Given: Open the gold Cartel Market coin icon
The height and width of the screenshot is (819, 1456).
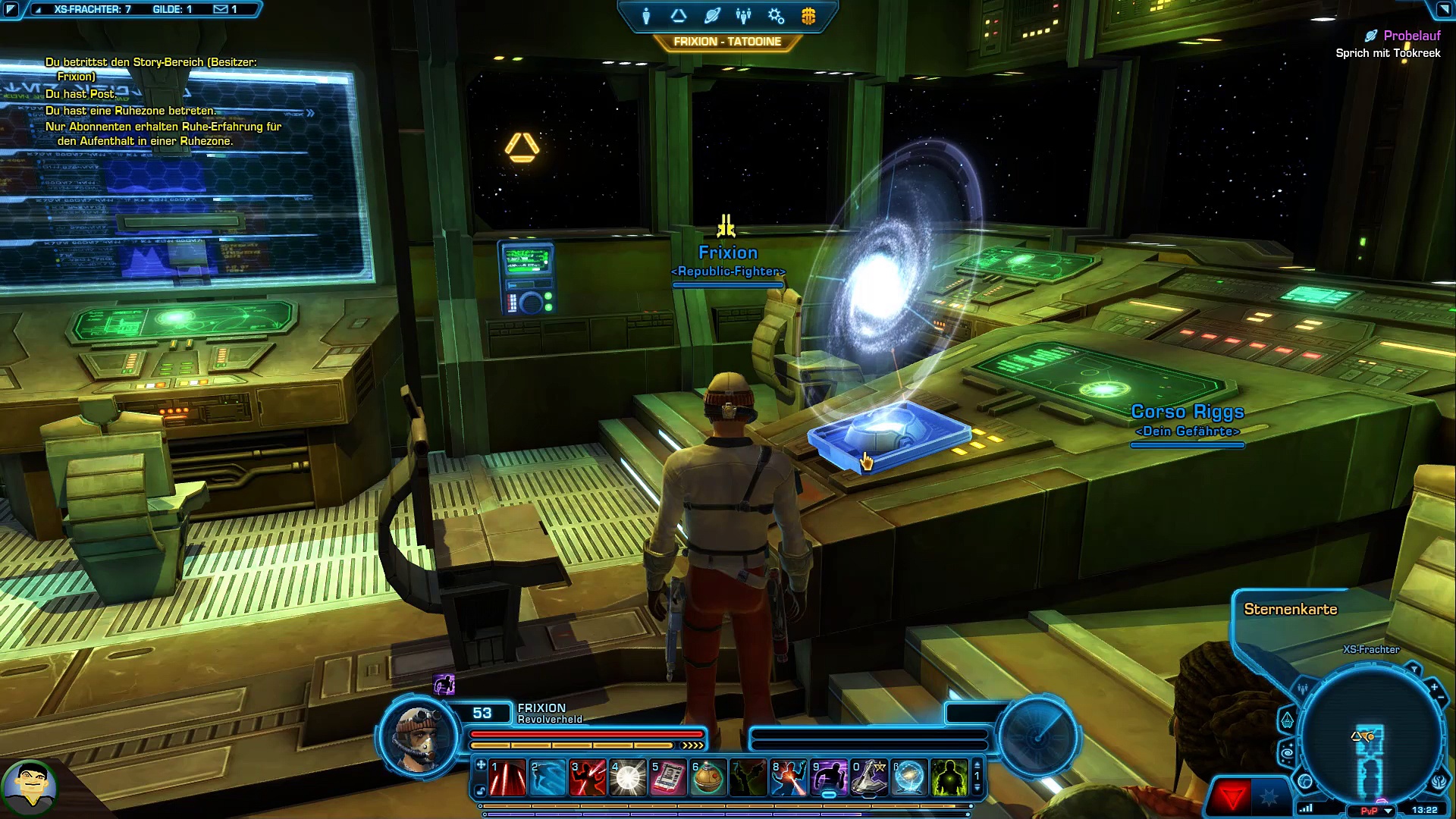Looking at the screenshot, I should (x=808, y=16).
